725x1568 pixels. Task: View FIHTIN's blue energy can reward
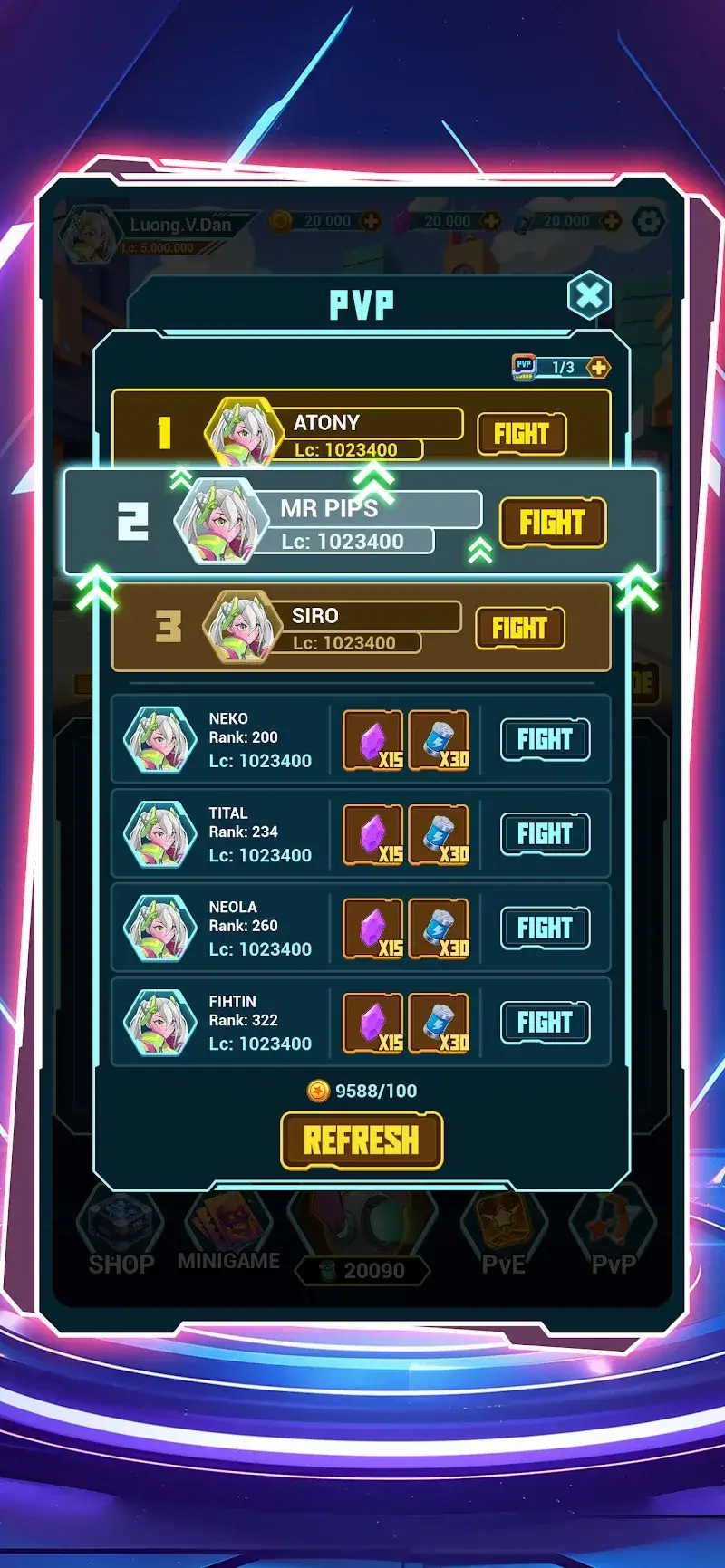[x=439, y=1024]
